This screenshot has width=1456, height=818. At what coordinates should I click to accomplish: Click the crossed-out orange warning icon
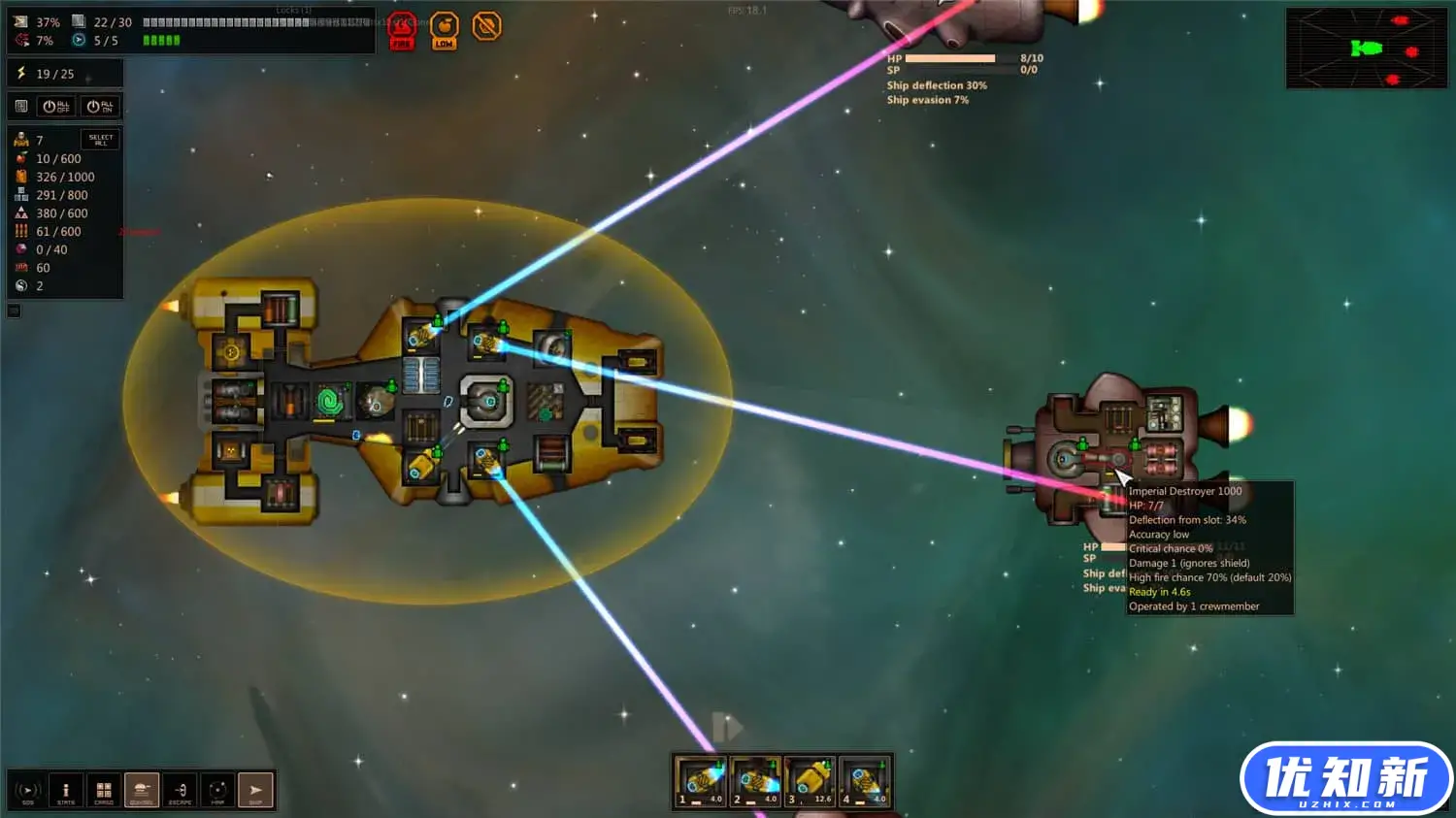click(486, 26)
